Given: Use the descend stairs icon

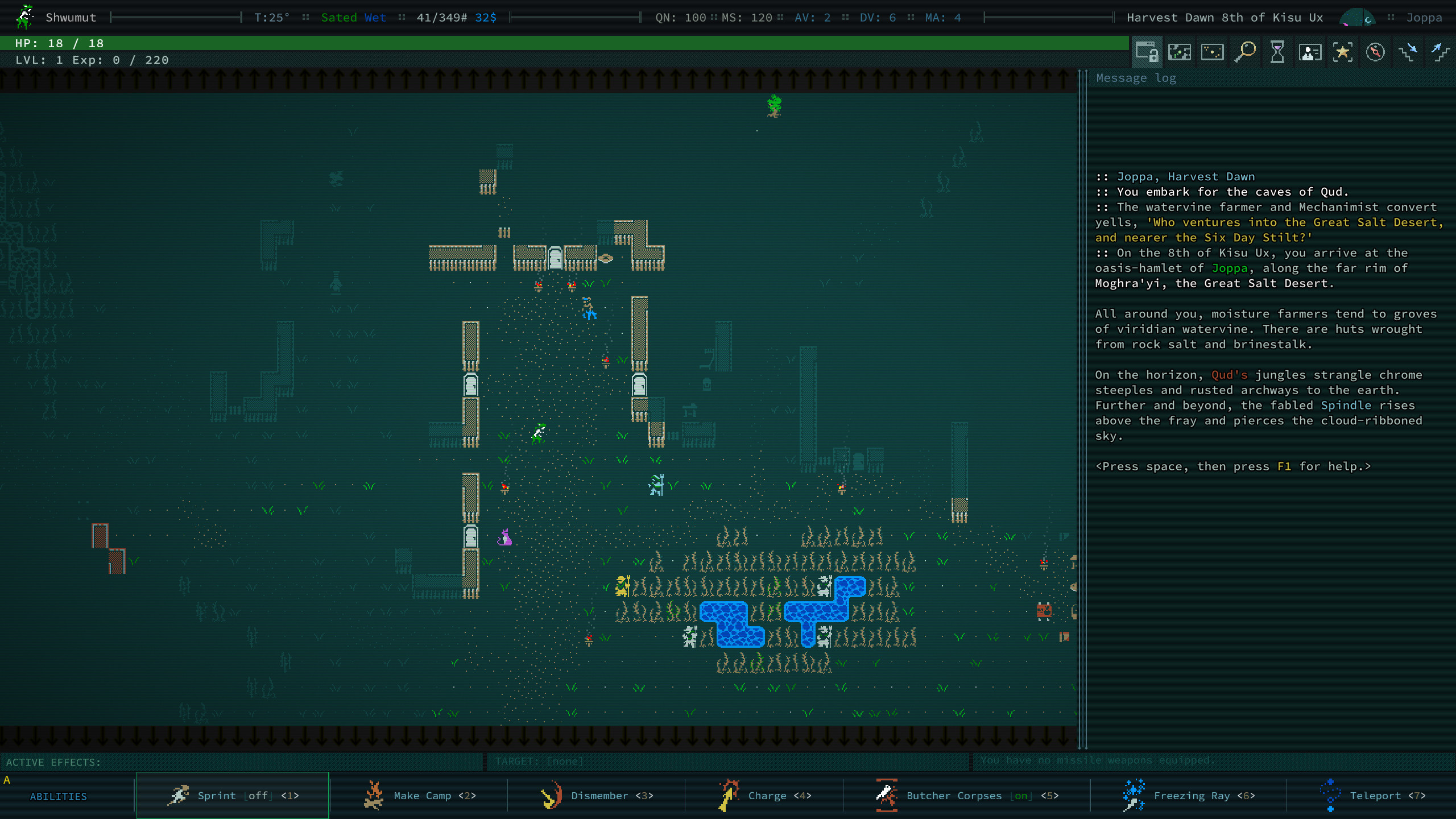Looking at the screenshot, I should click(x=1408, y=52).
